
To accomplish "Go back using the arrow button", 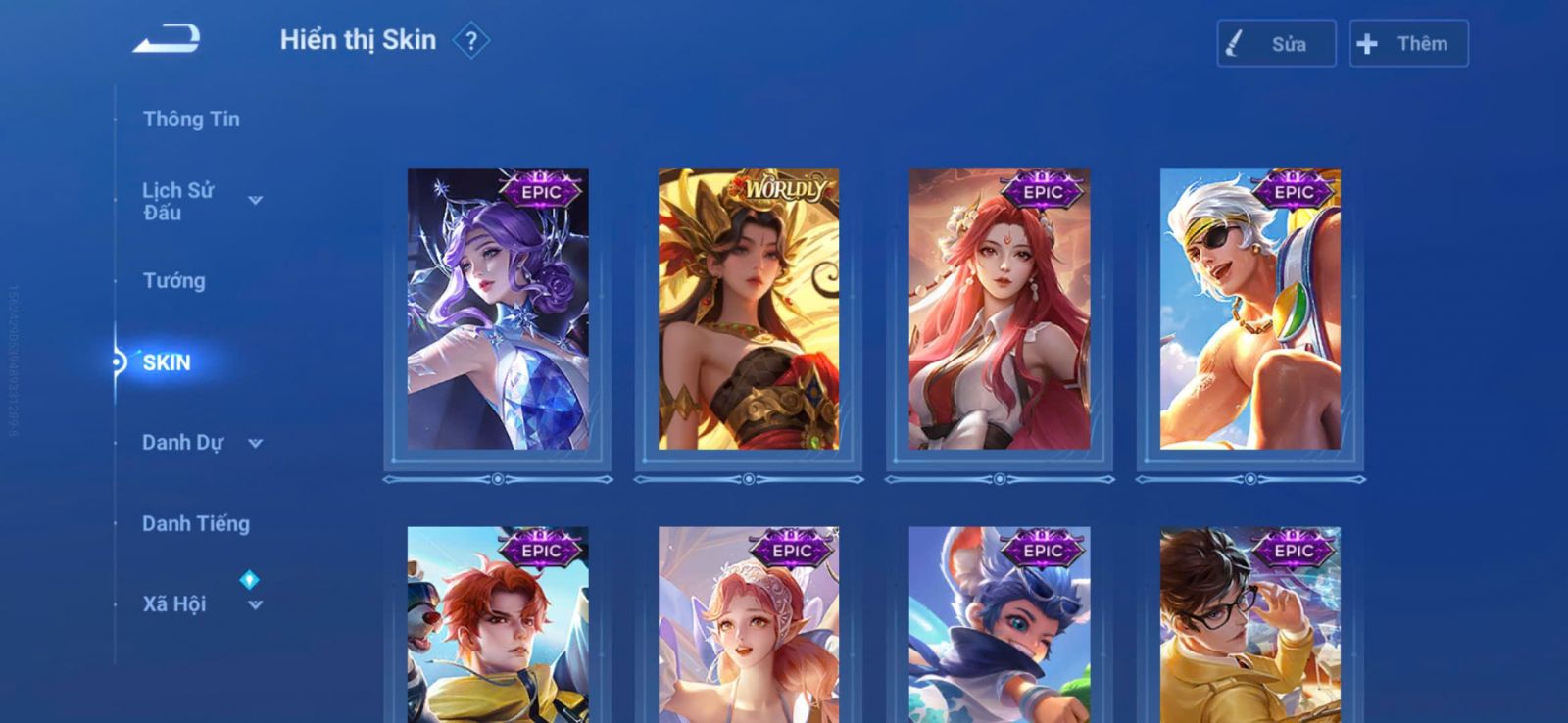I will tap(168, 40).
